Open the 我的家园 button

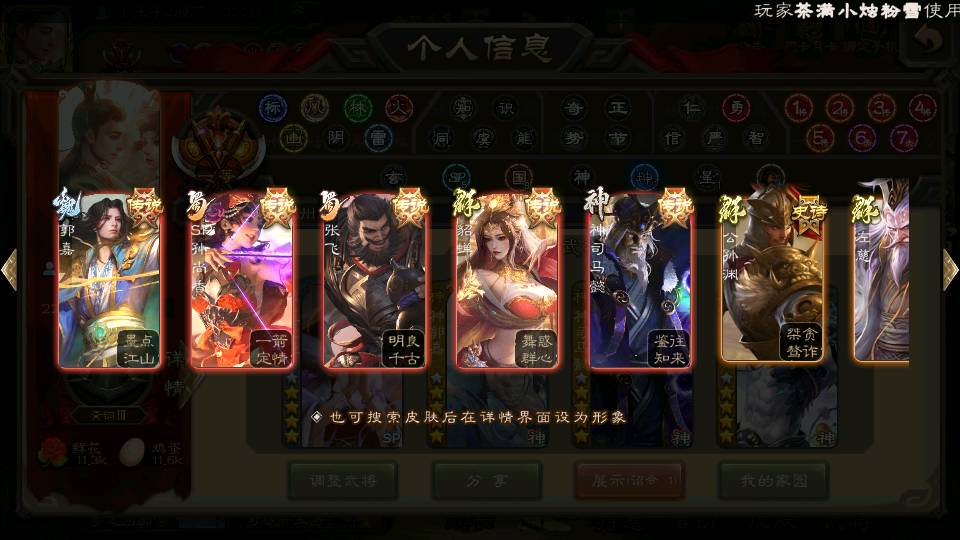773,481
